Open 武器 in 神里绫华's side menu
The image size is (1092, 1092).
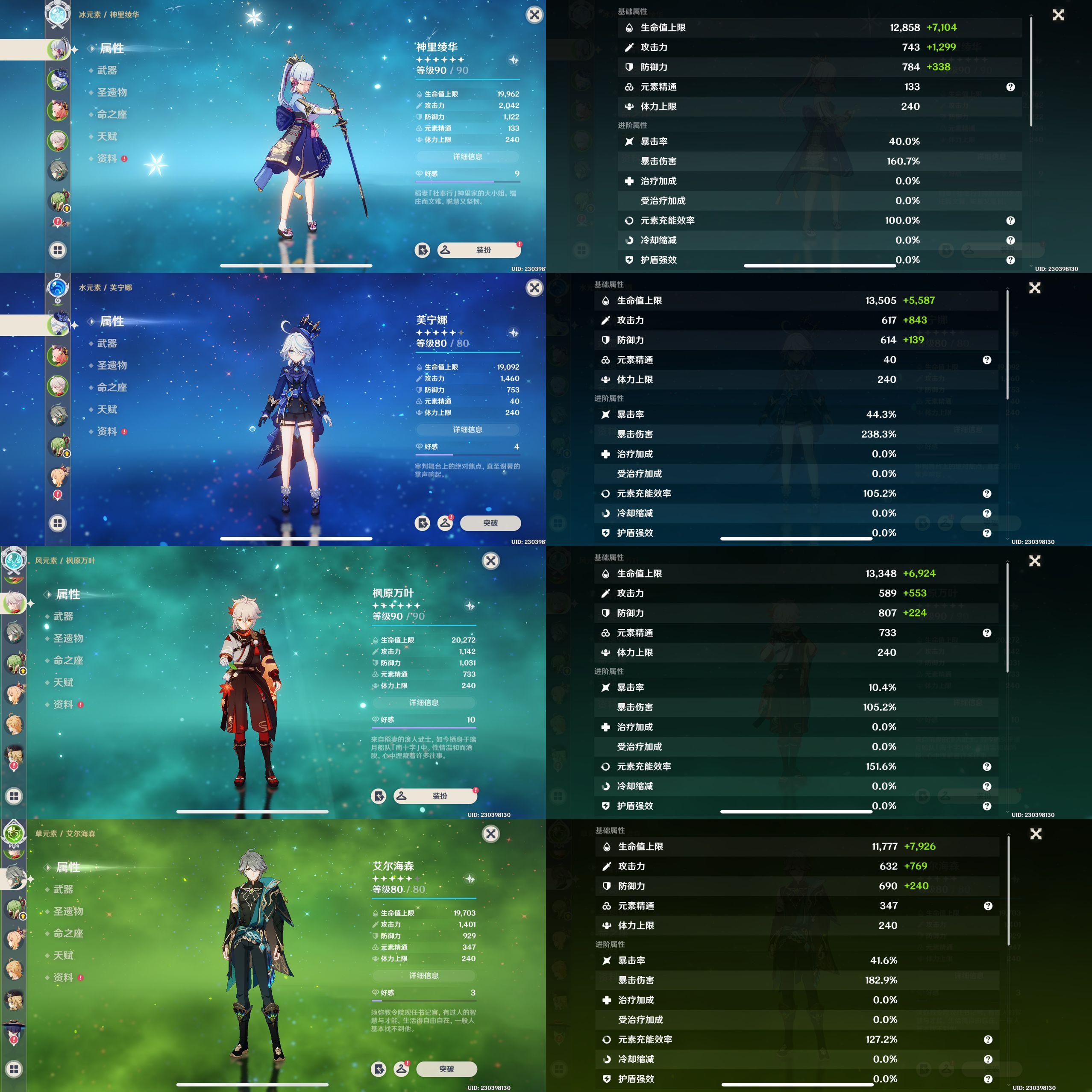click(107, 70)
